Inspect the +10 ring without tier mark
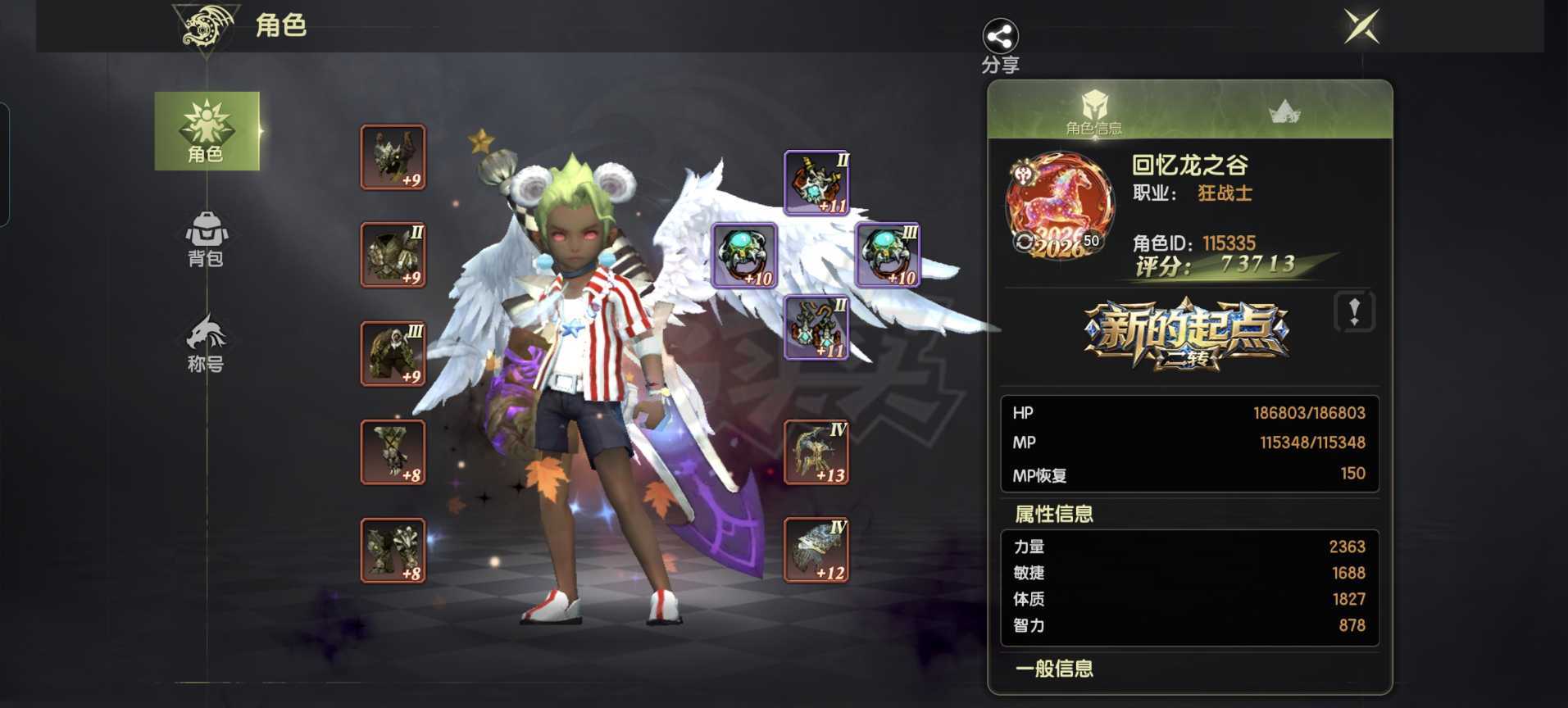1568x708 pixels. pos(744,255)
